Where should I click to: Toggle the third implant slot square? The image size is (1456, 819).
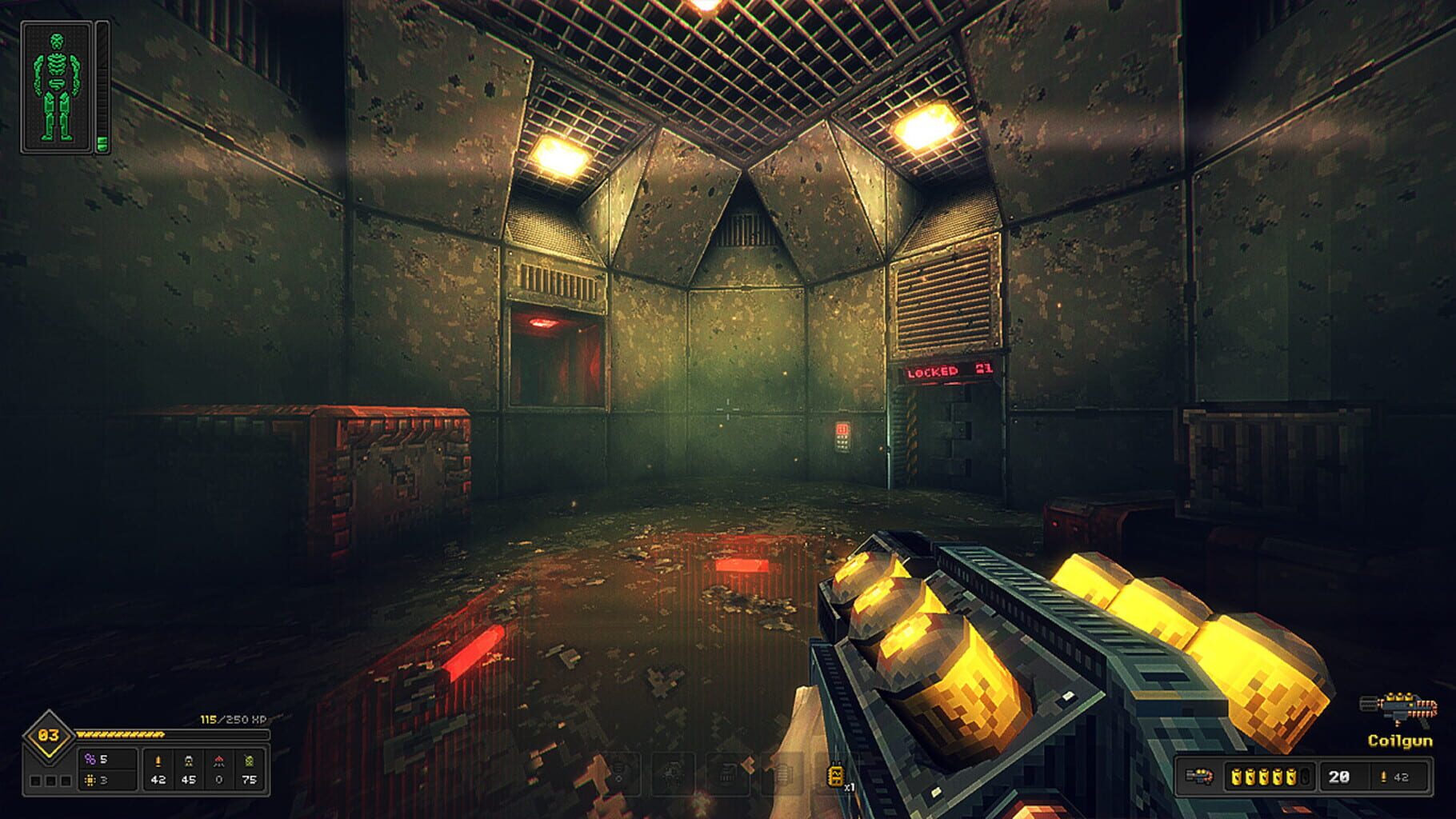click(66, 782)
